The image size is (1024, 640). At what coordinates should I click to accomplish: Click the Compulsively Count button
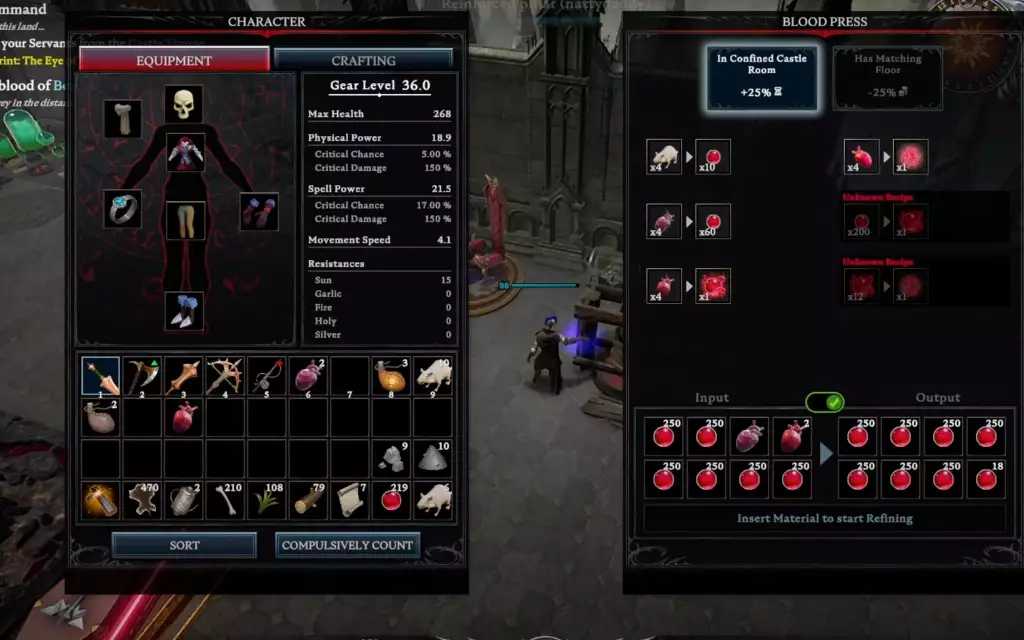point(347,545)
